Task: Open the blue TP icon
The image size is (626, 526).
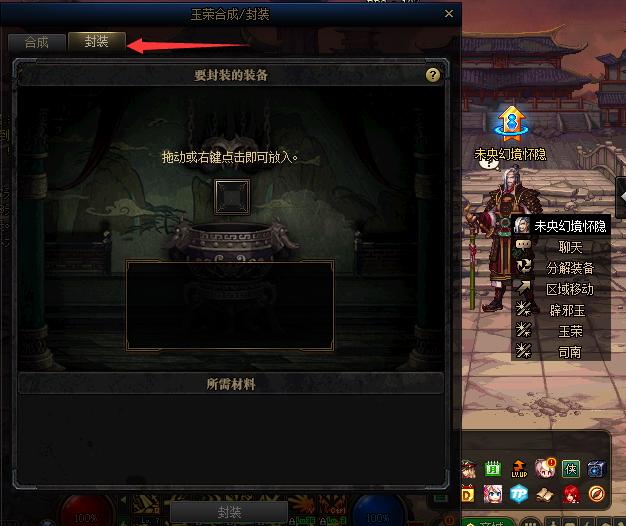Action: pyautogui.click(x=519, y=494)
